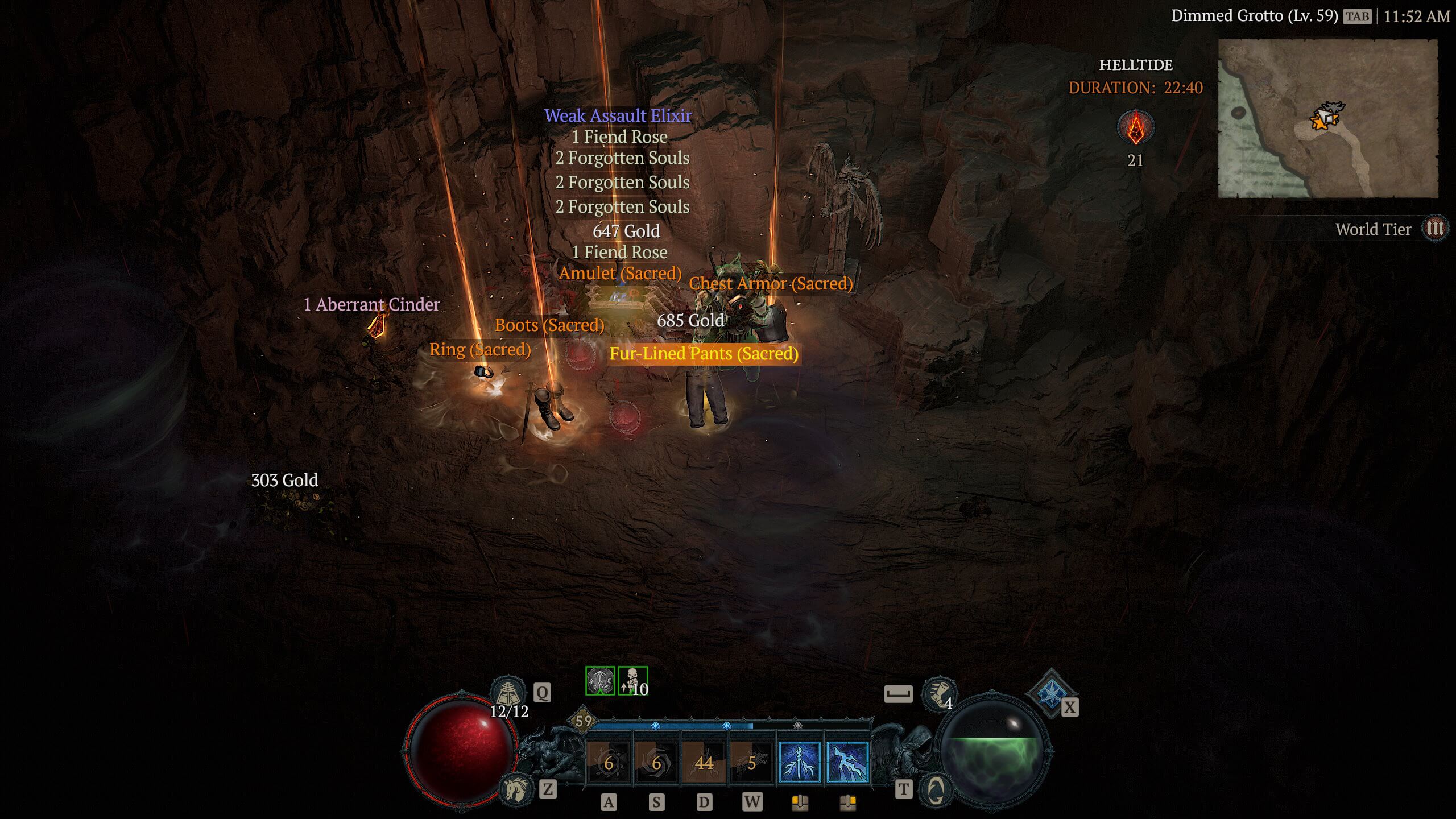Click the World Tier III emblem
The width and height of the screenshot is (1456, 819).
click(x=1434, y=229)
